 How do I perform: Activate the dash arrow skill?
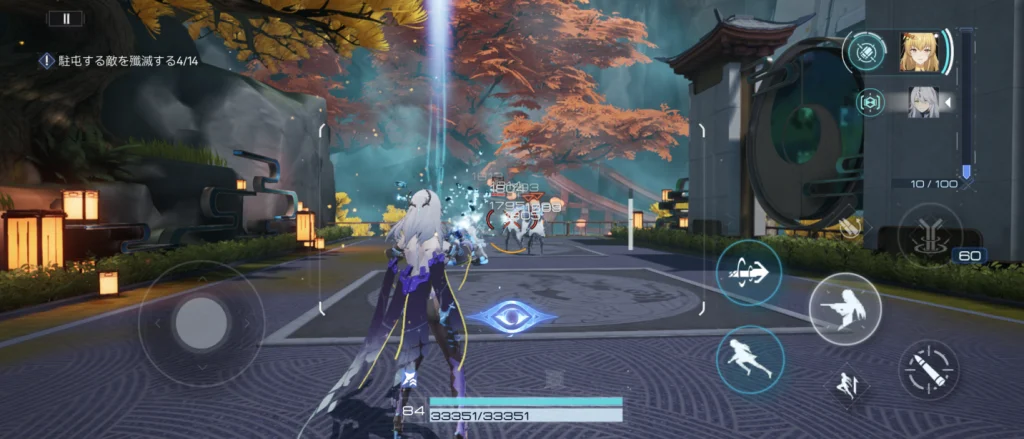pos(749,272)
